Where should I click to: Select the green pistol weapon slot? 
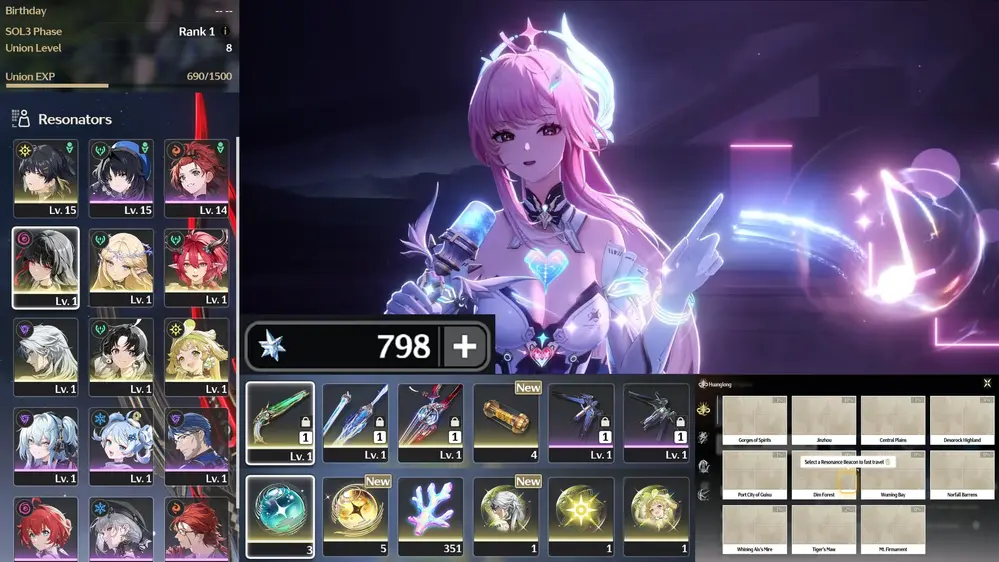click(x=280, y=422)
